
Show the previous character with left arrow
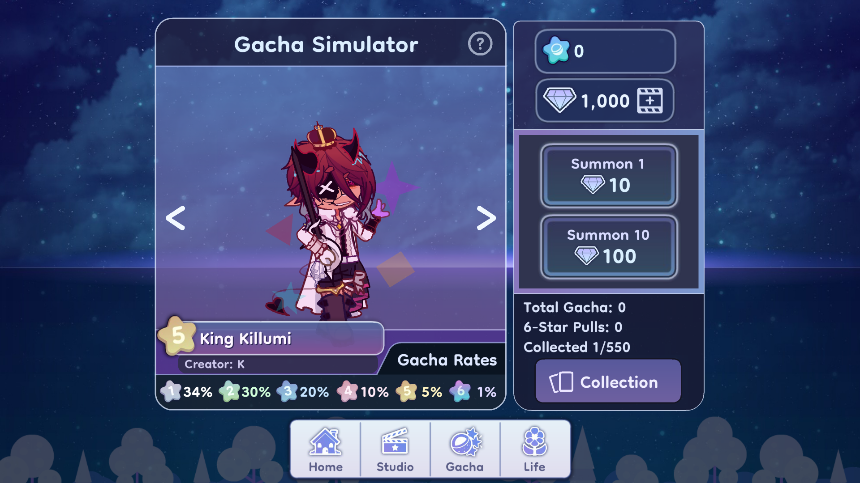[x=176, y=218]
